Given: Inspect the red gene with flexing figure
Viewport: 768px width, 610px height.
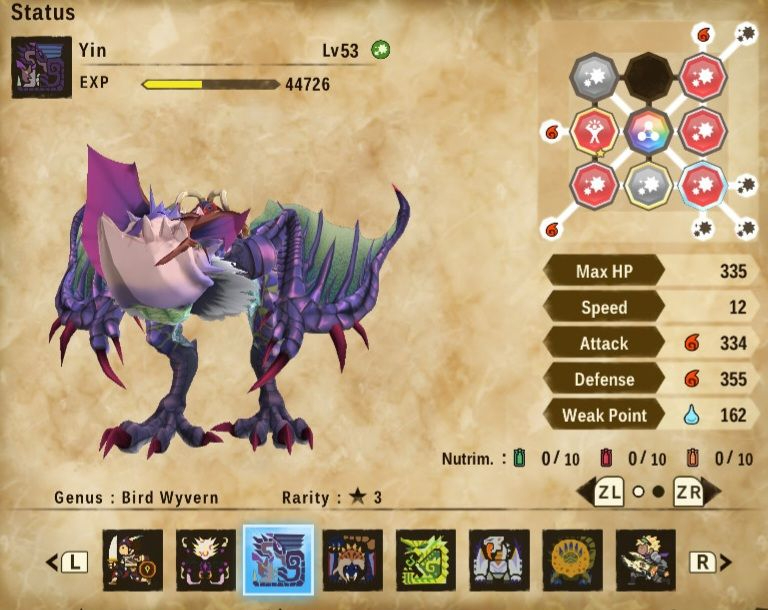Looking at the screenshot, I should (594, 130).
